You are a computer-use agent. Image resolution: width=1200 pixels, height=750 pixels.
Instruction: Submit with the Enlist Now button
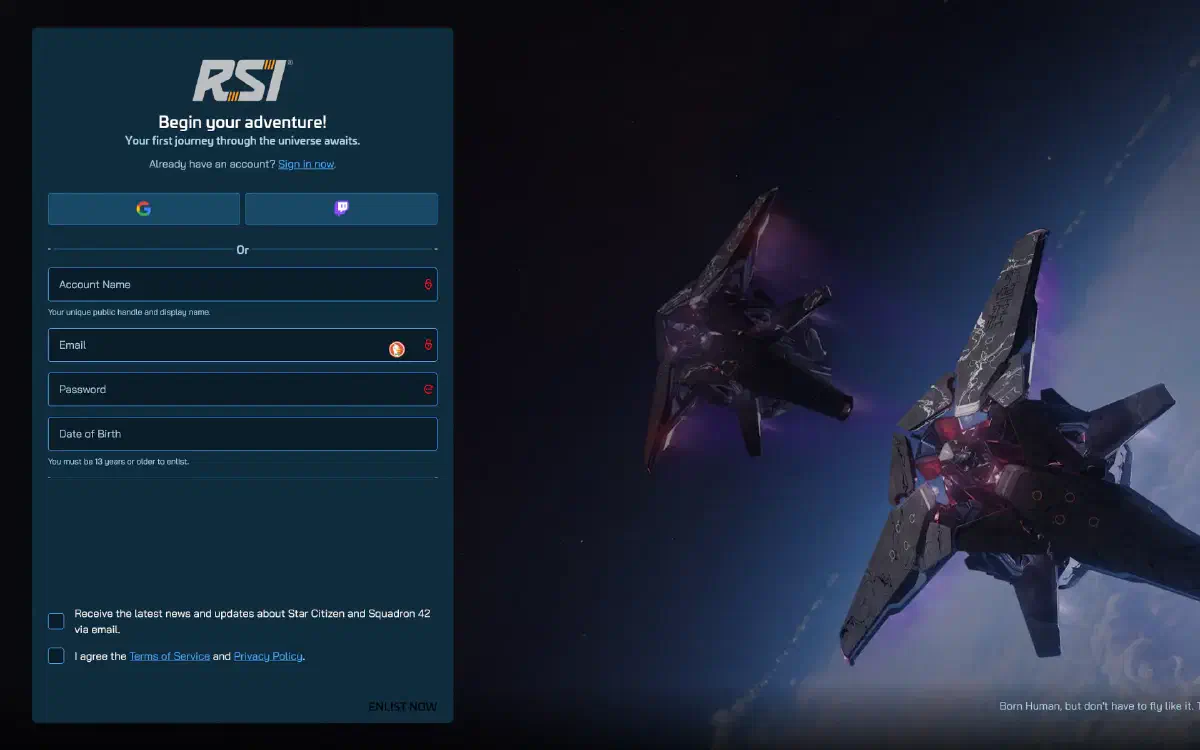tap(402, 706)
